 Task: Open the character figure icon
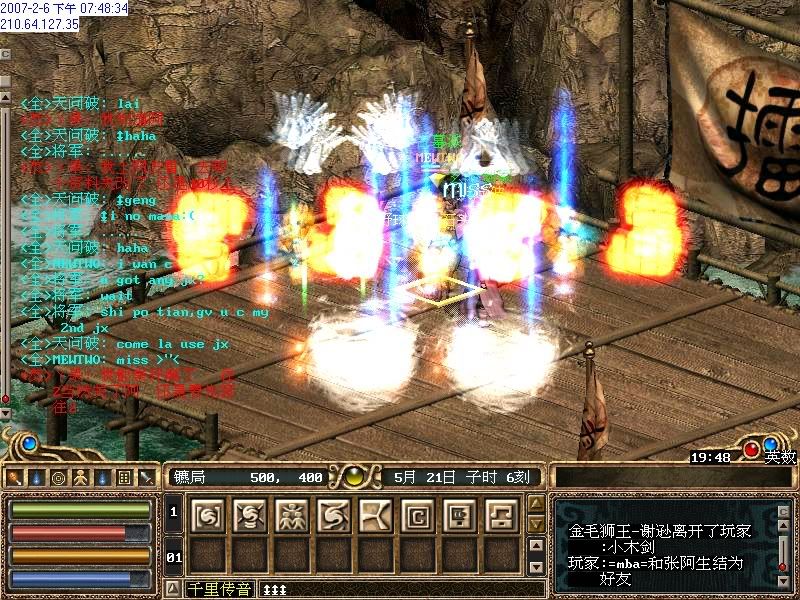(80, 477)
